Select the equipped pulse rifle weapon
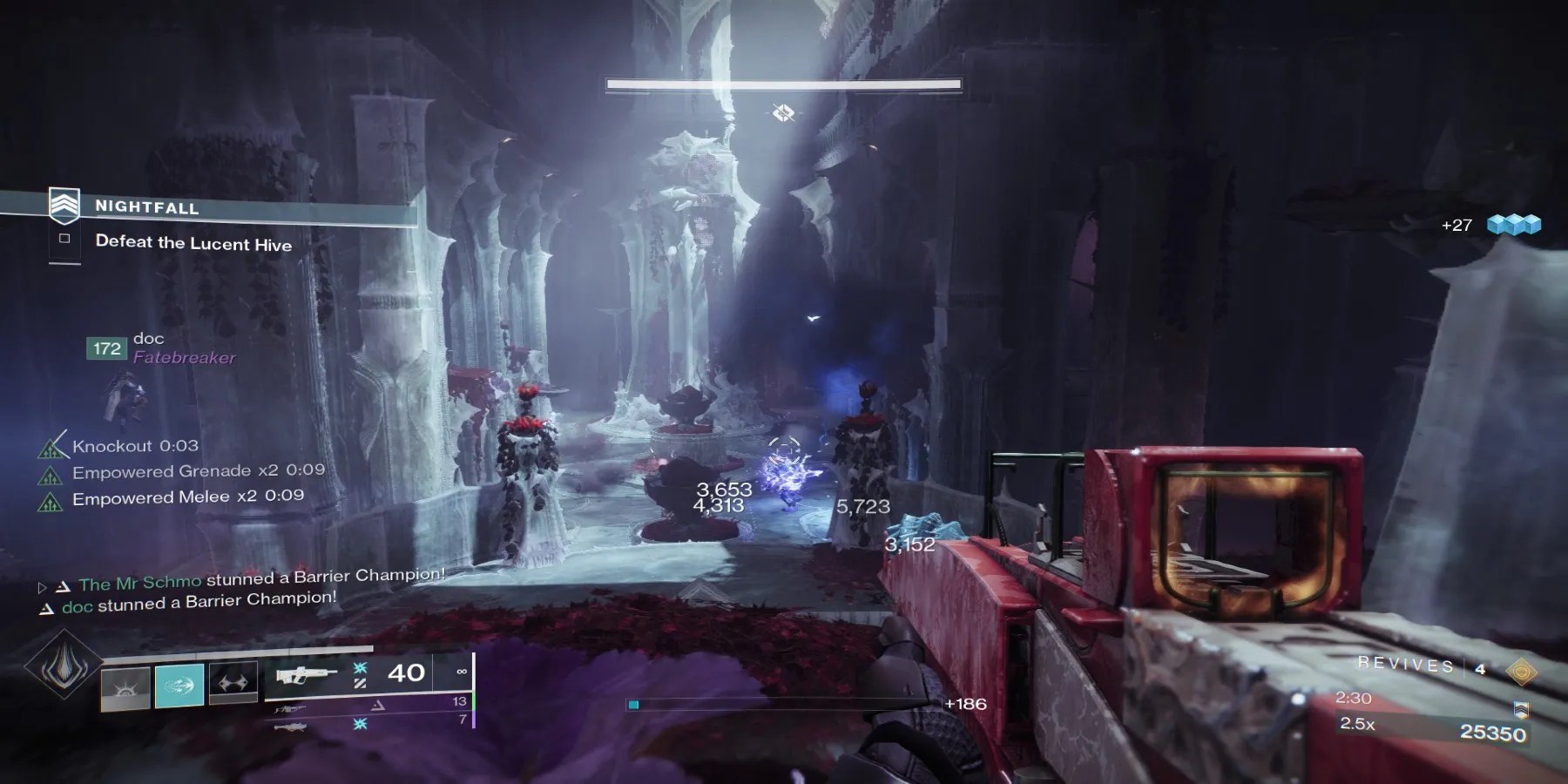Viewport: 1568px width, 784px height. pos(306,673)
